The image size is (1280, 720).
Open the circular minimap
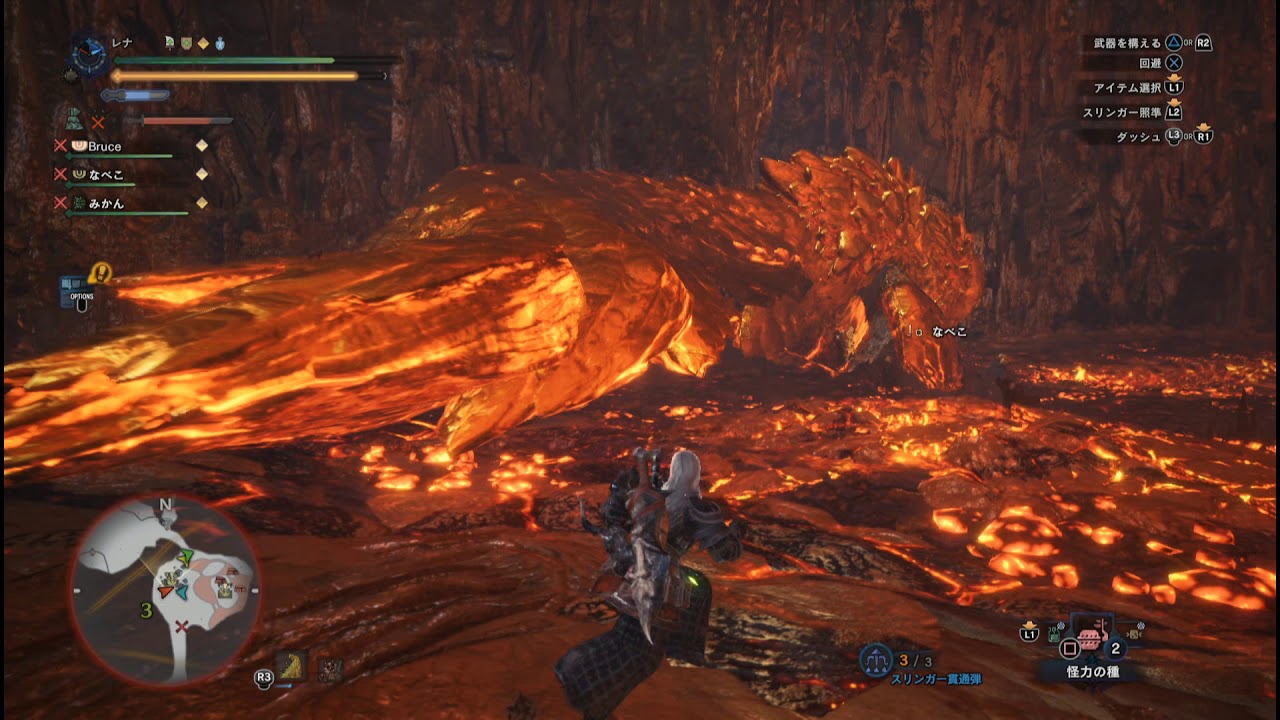tap(165, 590)
